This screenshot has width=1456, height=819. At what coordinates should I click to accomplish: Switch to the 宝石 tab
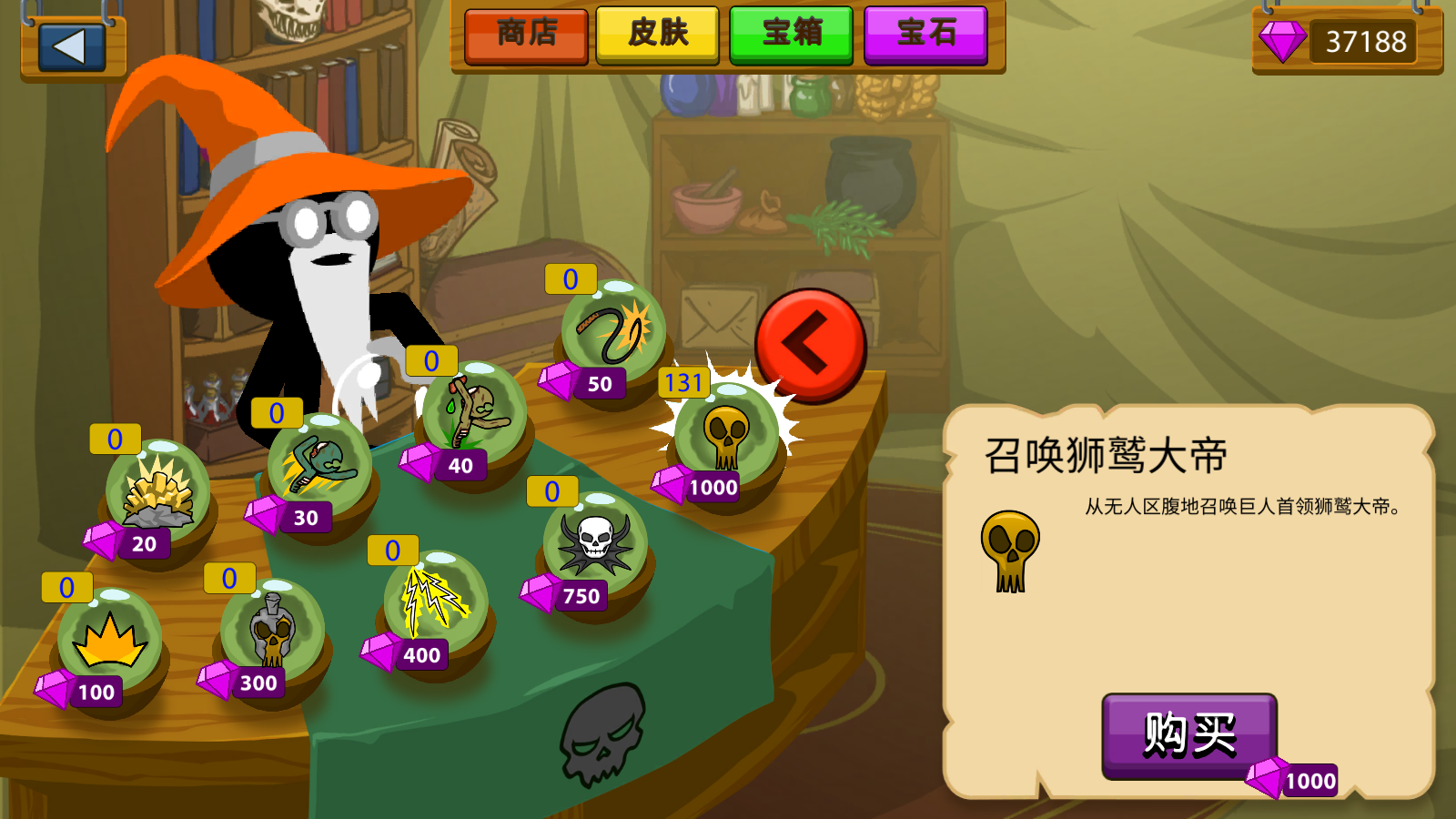click(925, 36)
